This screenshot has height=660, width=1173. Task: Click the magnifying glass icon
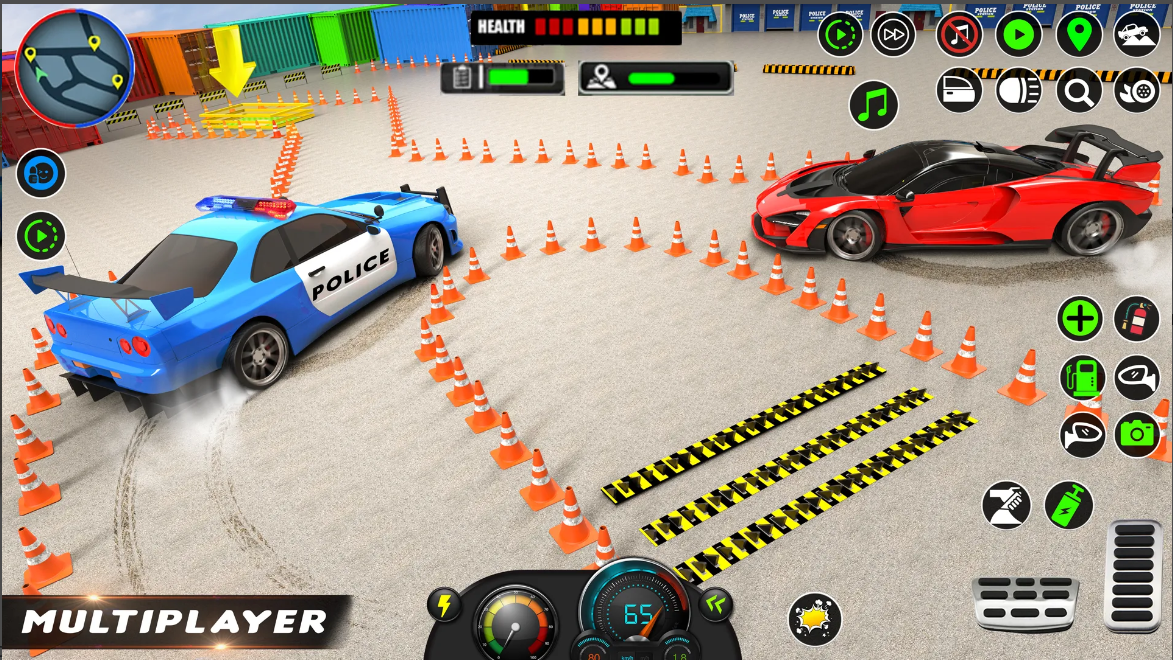(x=1079, y=92)
